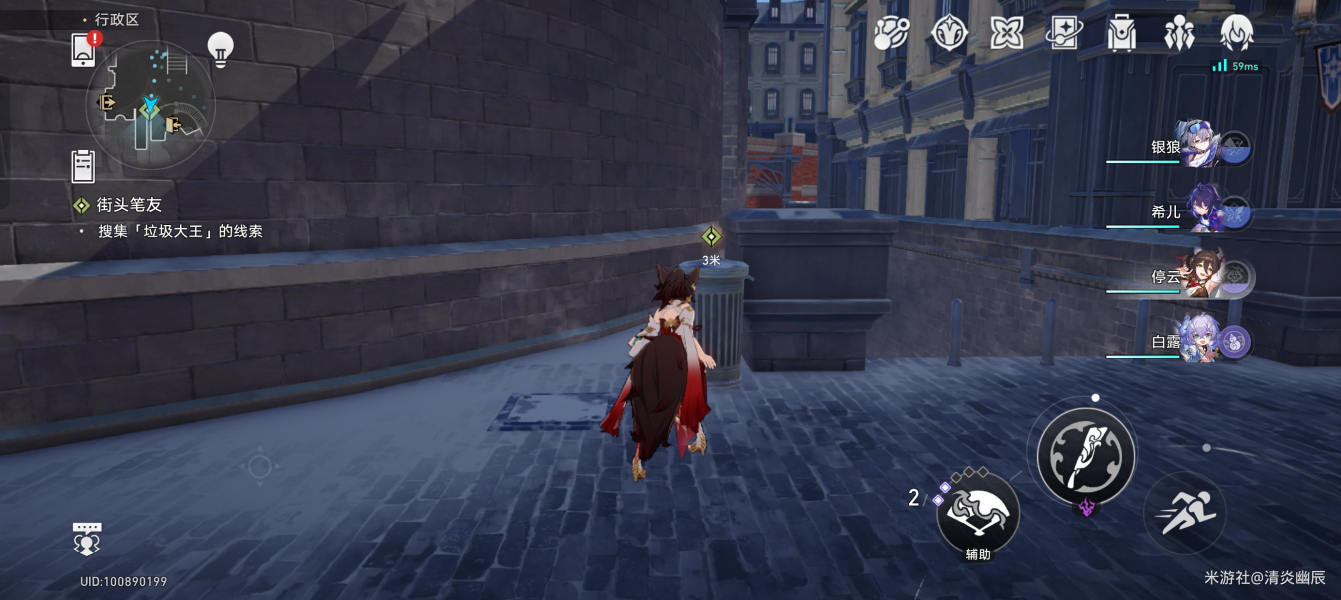This screenshot has height=600, width=1341.
Task: Toggle the sprint running button
Action: point(1185,512)
